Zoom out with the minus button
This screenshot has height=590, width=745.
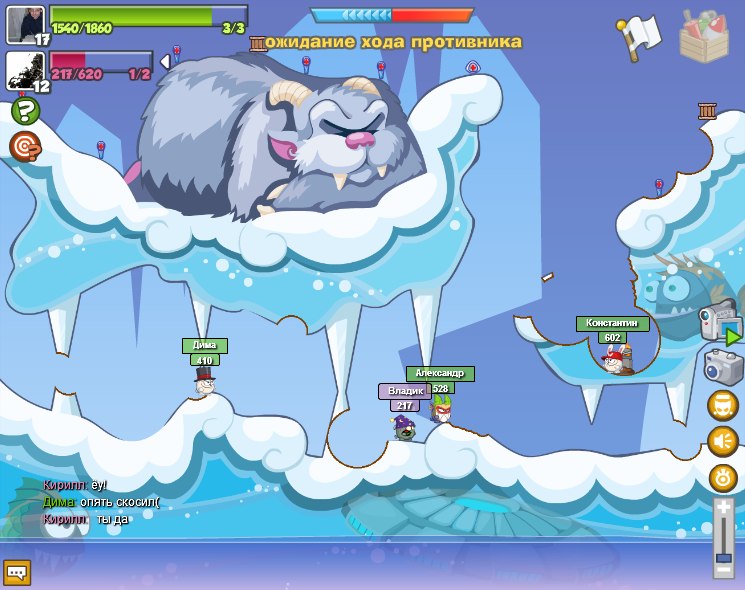click(723, 570)
